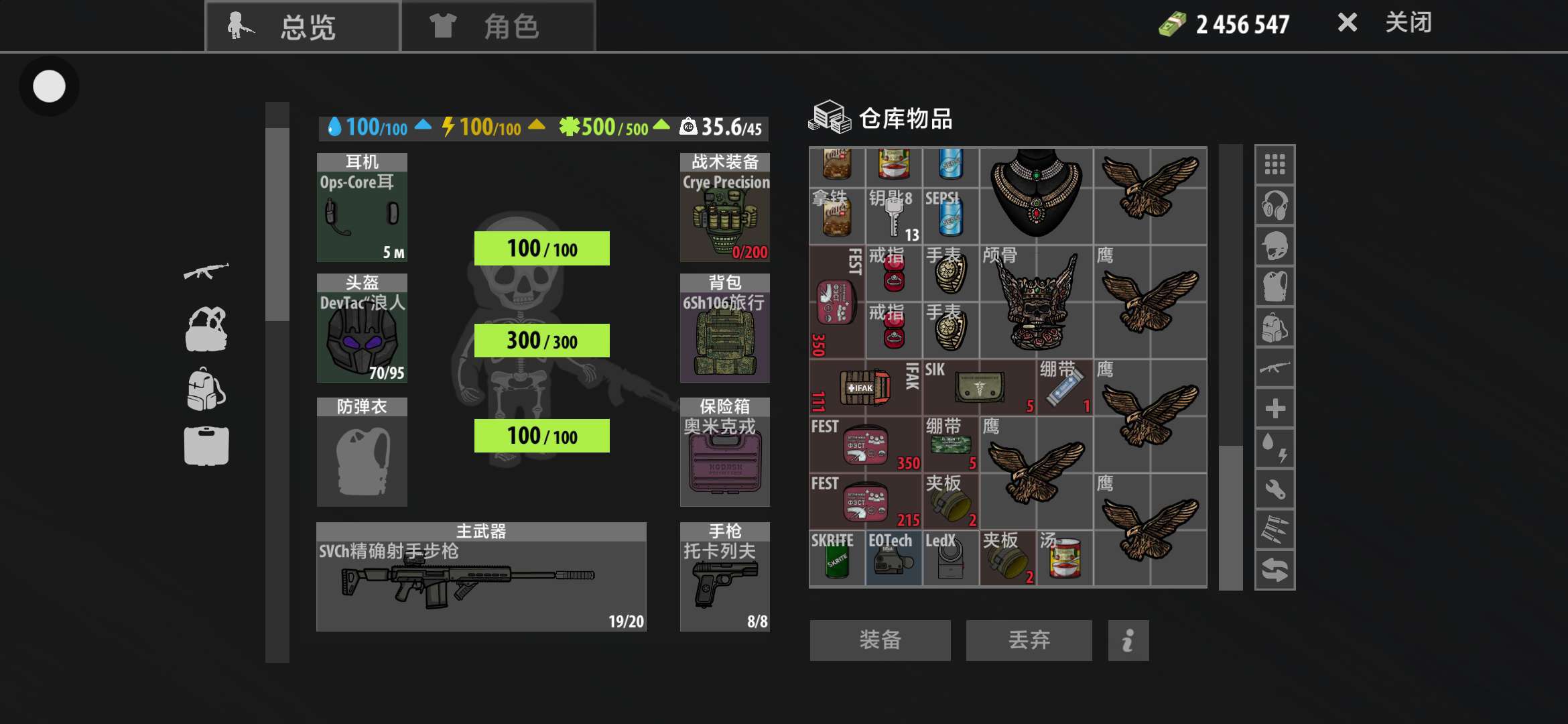The image size is (1568, 724).
Task: Select the SVCh primary weapon slot
Action: coord(481,577)
